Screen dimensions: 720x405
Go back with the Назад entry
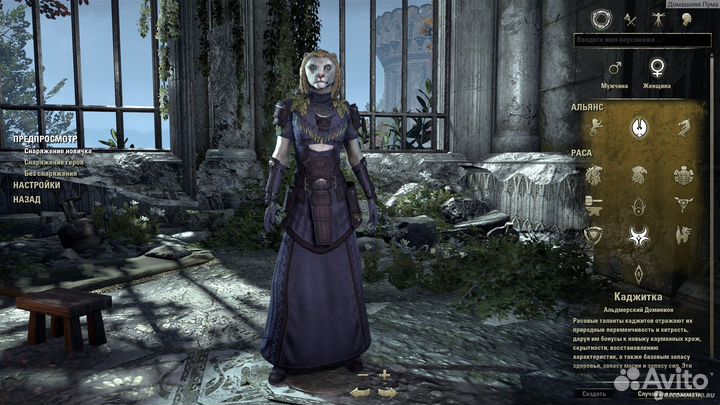(x=27, y=199)
